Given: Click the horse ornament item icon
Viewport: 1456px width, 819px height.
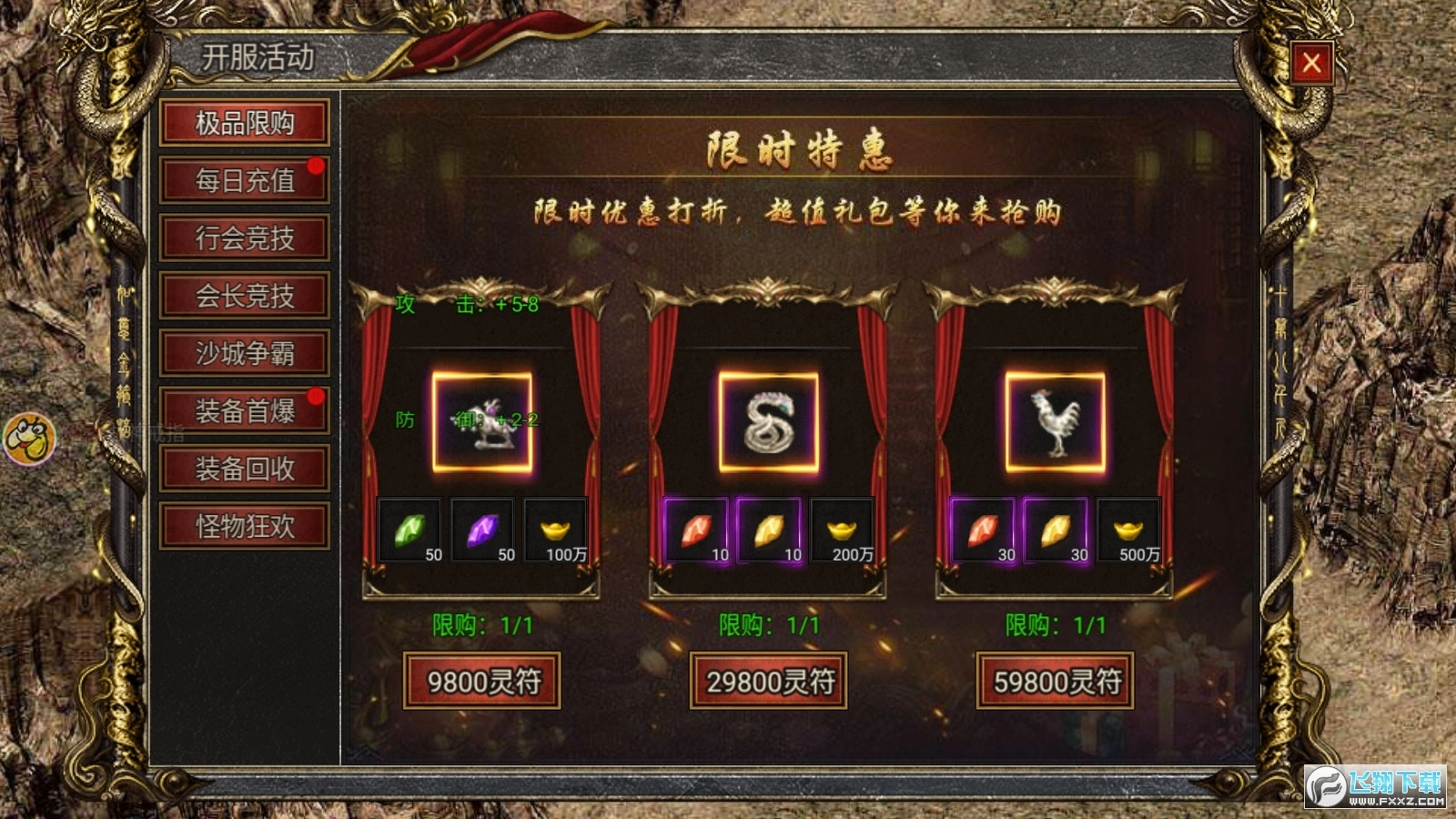Looking at the screenshot, I should point(482,423).
